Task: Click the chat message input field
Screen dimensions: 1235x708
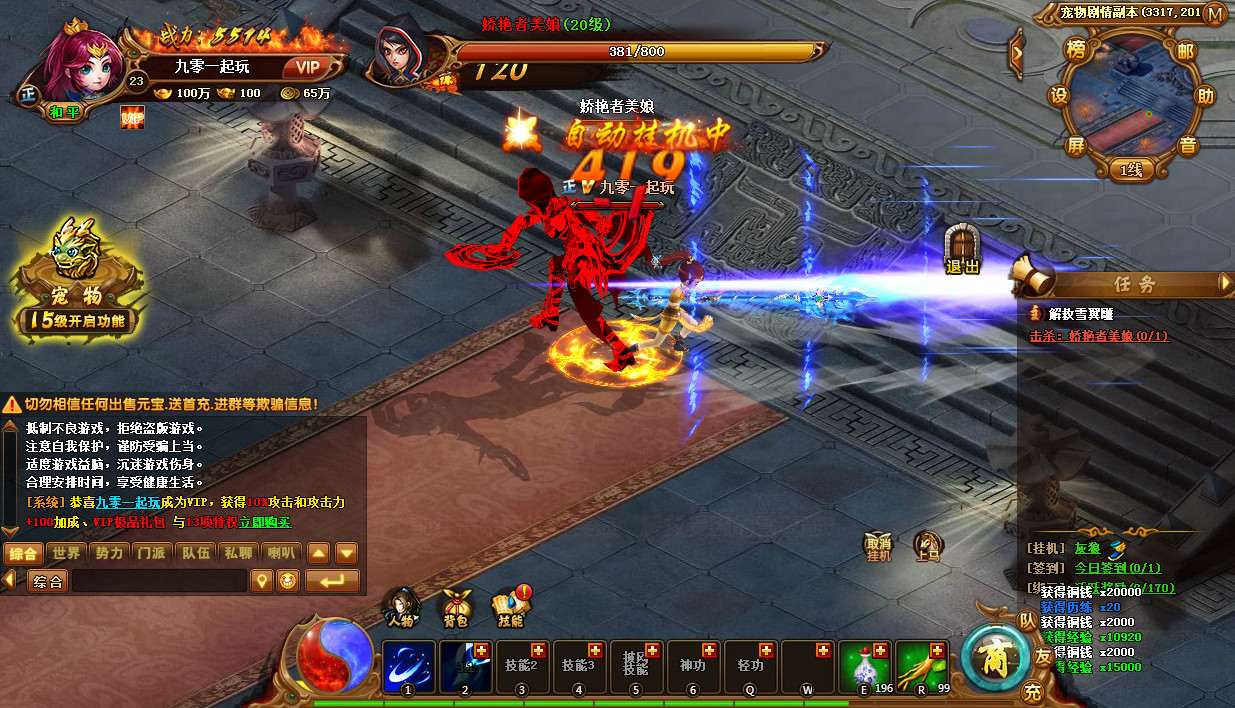Action: tap(158, 581)
